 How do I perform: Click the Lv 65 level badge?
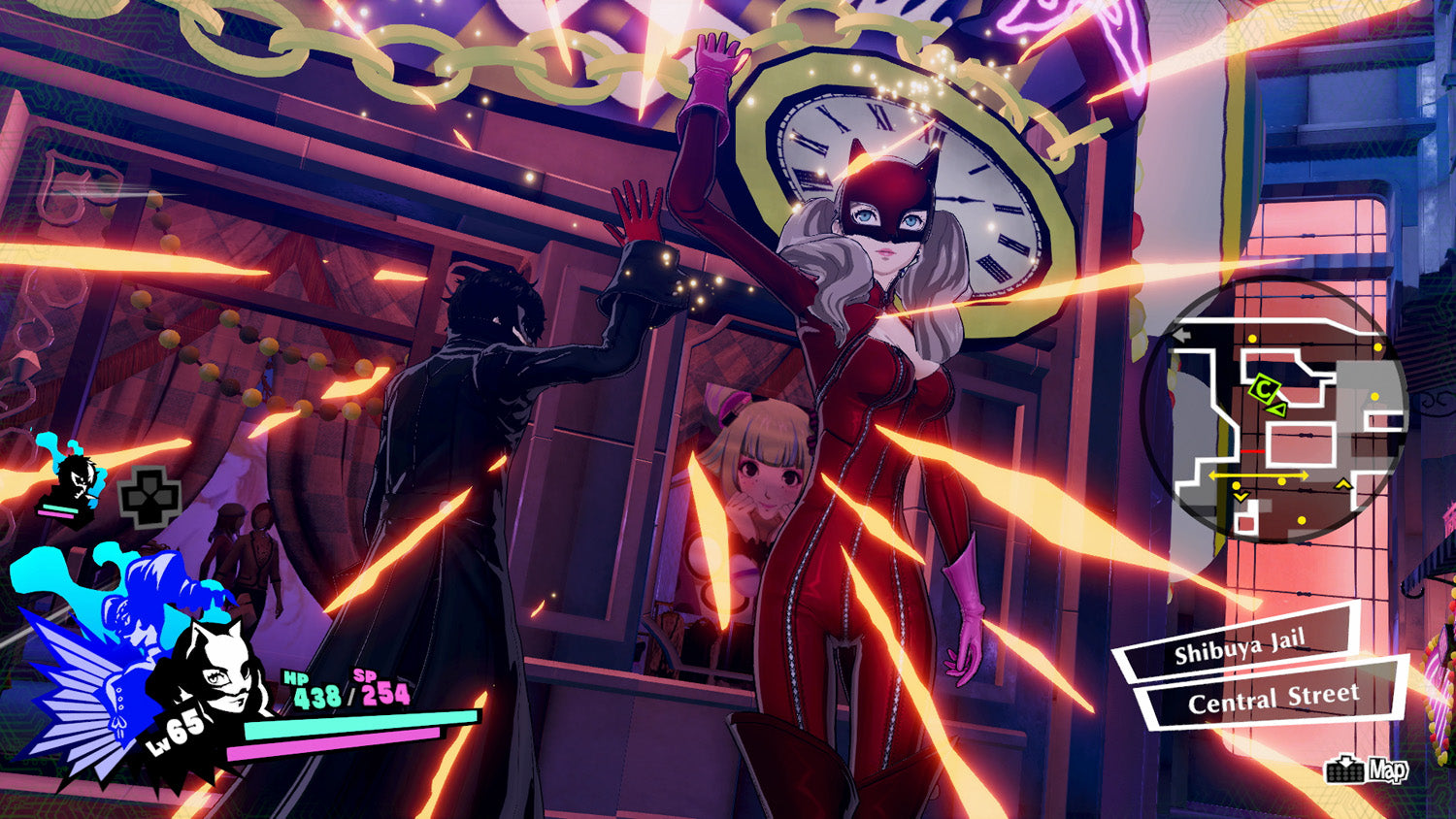click(175, 734)
